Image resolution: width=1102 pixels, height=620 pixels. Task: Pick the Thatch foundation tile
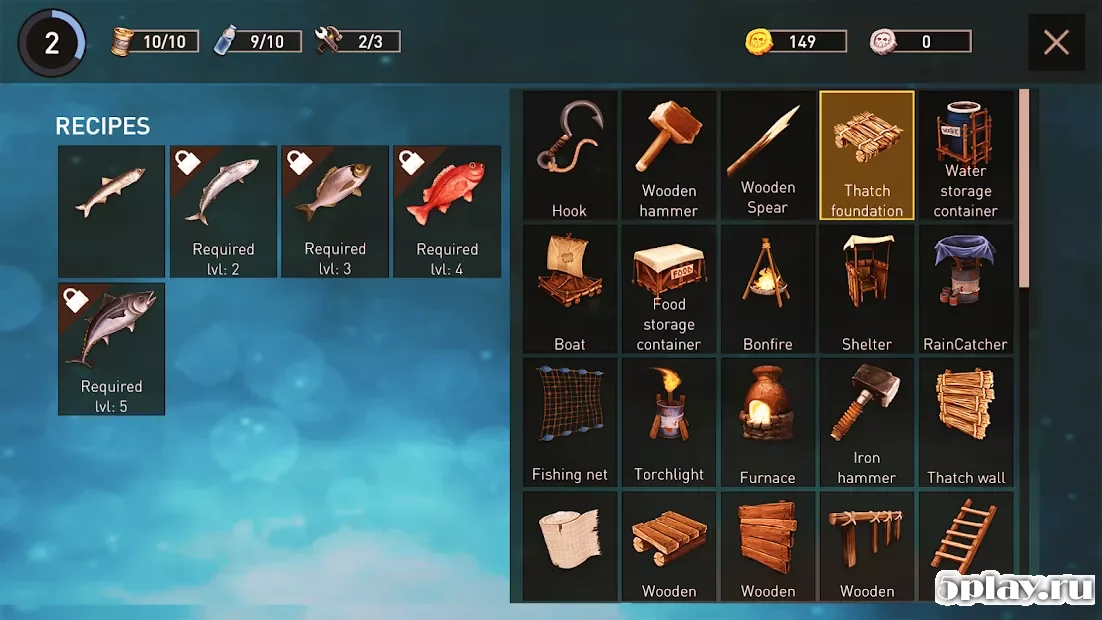(x=867, y=156)
